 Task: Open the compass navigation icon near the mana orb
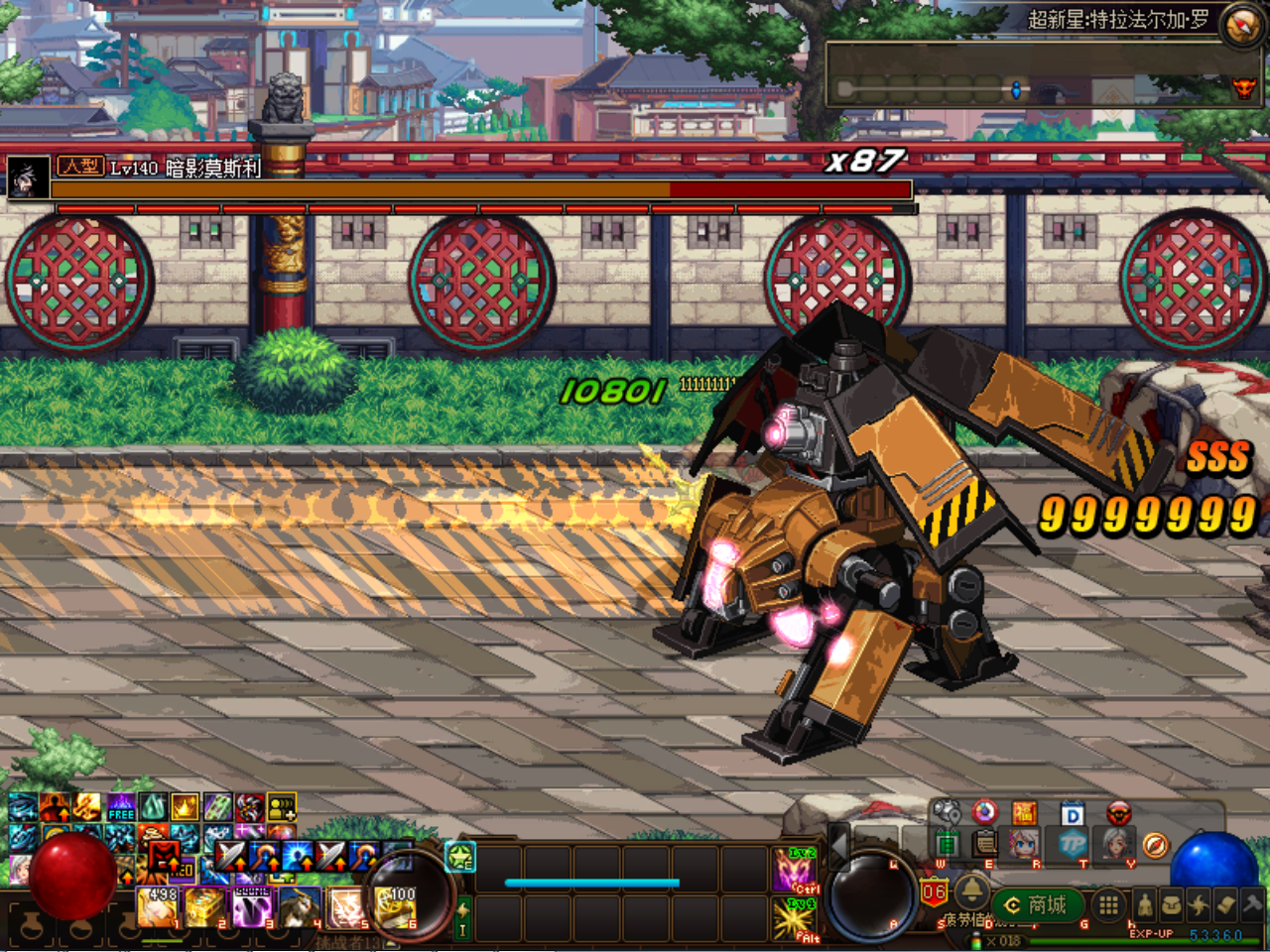click(x=1155, y=846)
